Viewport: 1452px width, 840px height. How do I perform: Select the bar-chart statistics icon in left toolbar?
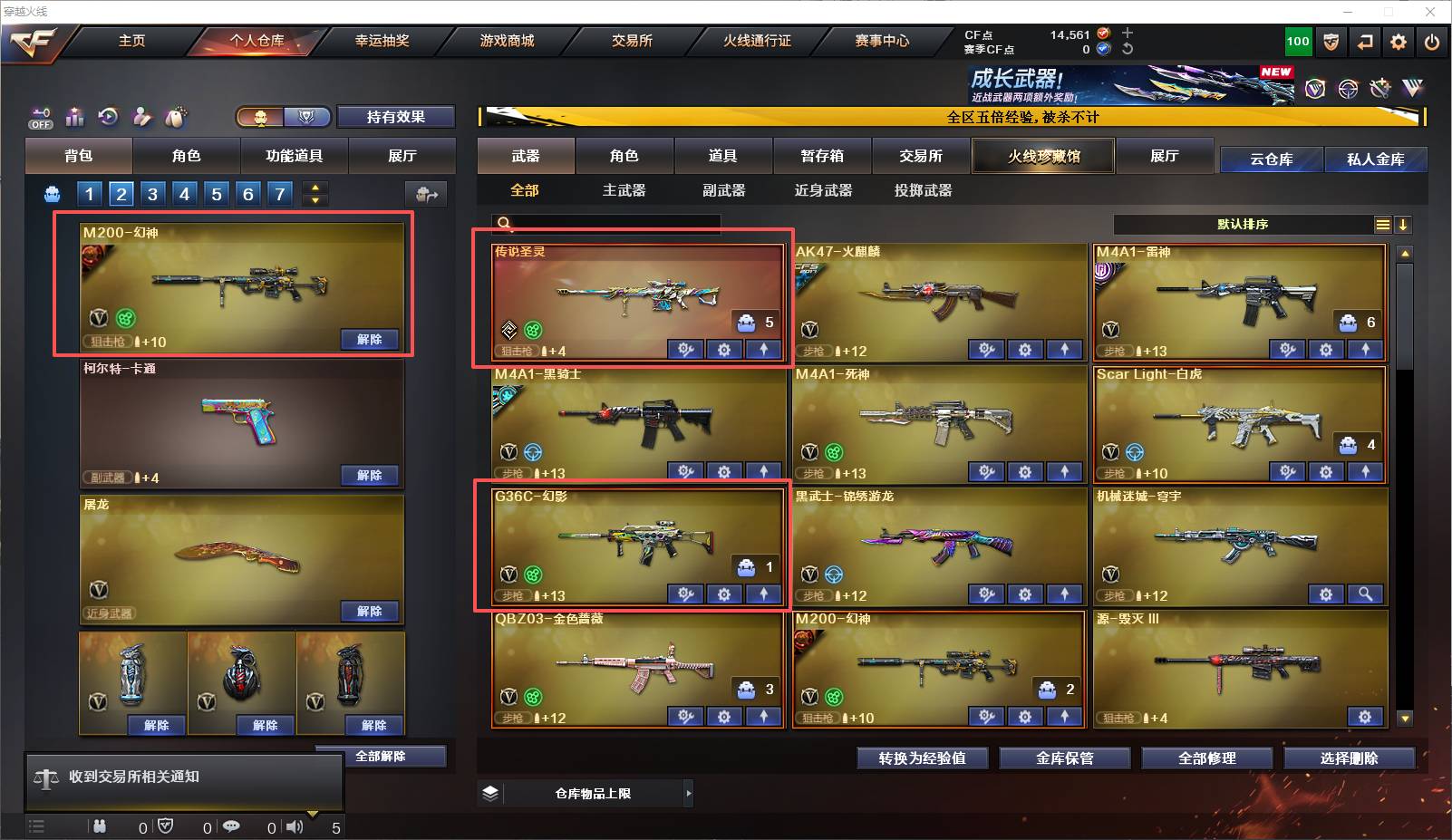[x=75, y=117]
